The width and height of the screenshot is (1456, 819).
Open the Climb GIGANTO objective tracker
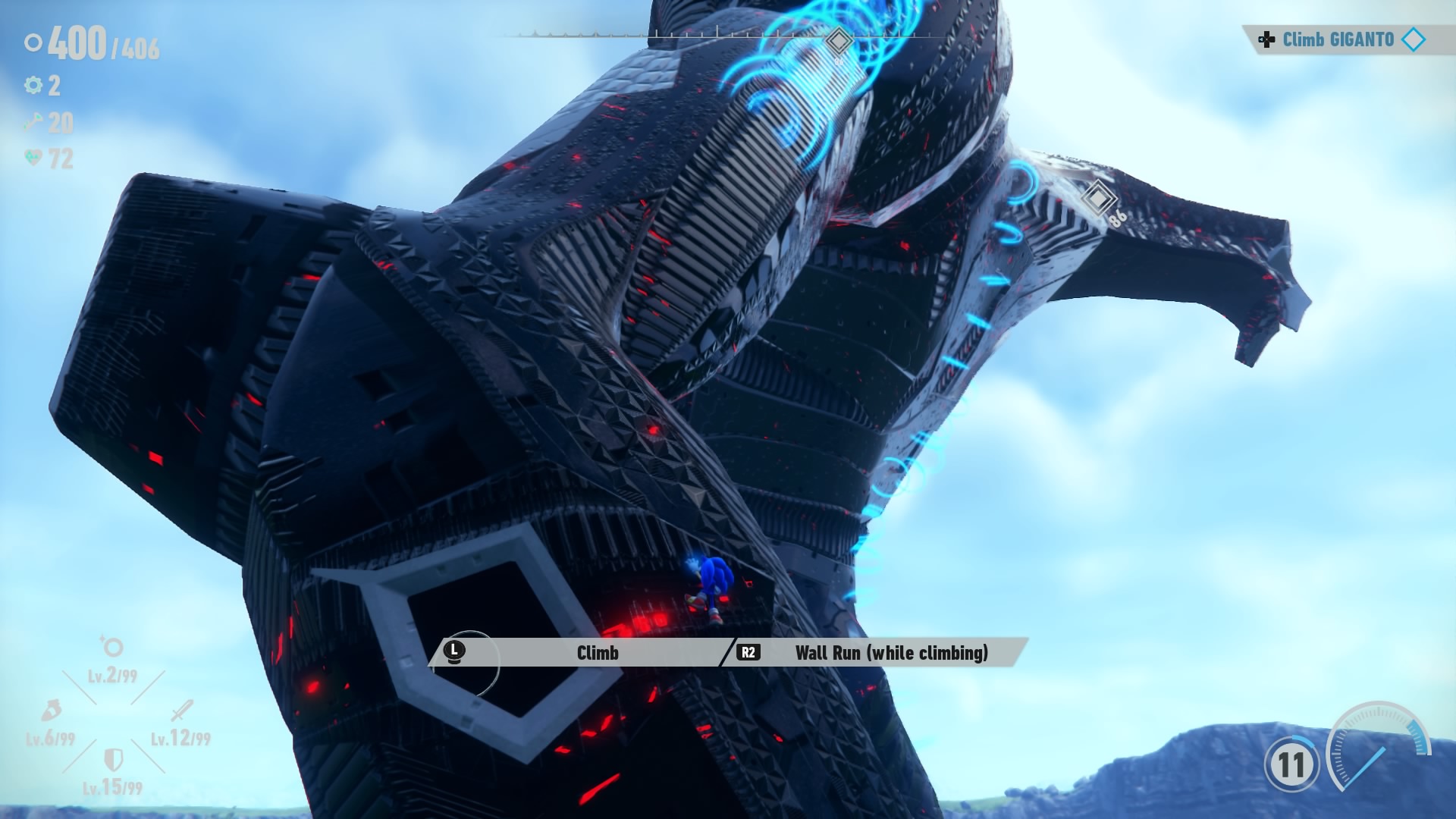click(x=1339, y=39)
